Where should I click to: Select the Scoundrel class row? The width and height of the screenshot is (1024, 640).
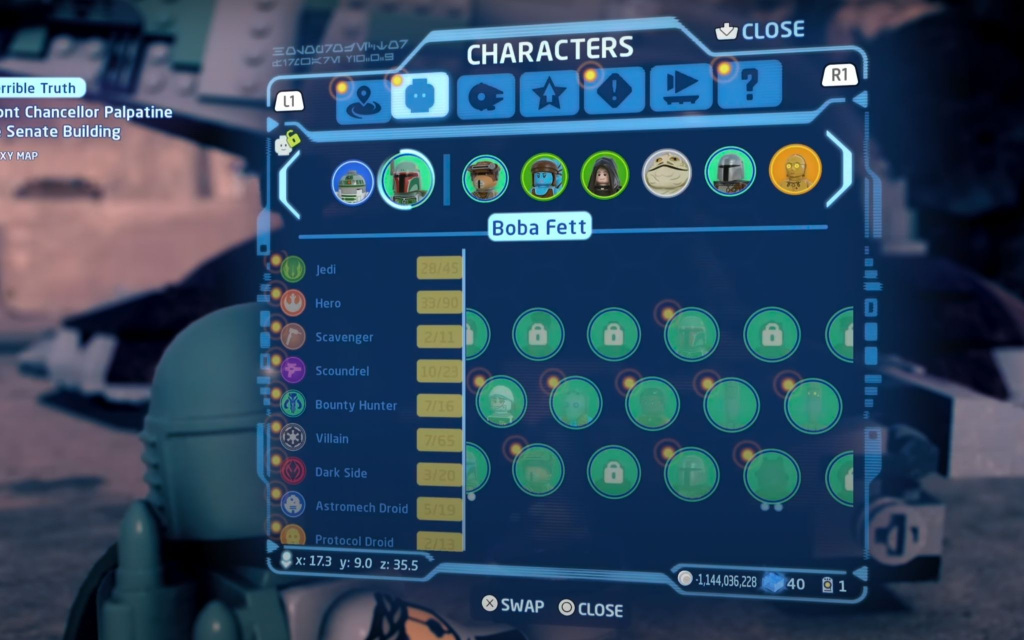click(342, 371)
